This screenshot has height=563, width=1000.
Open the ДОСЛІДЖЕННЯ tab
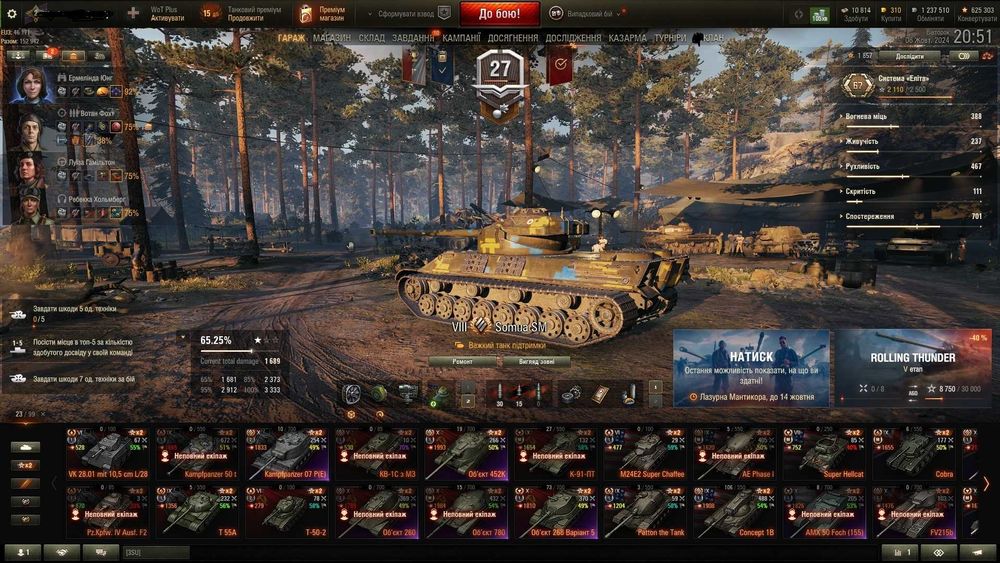click(573, 38)
